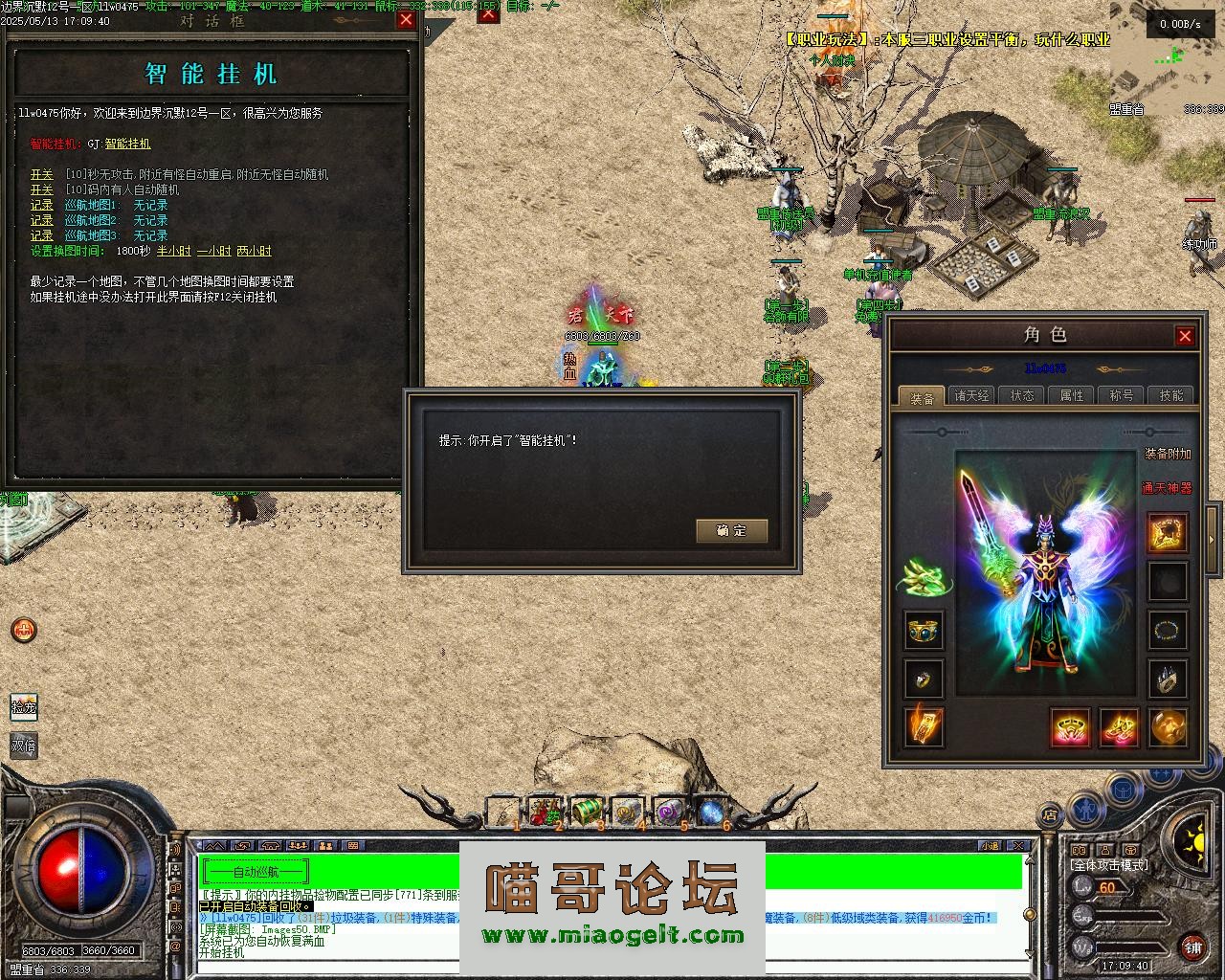This screenshot has height=980, width=1225.
Task: Activate the blue orb in hotbar slot 6
Action: [x=708, y=812]
